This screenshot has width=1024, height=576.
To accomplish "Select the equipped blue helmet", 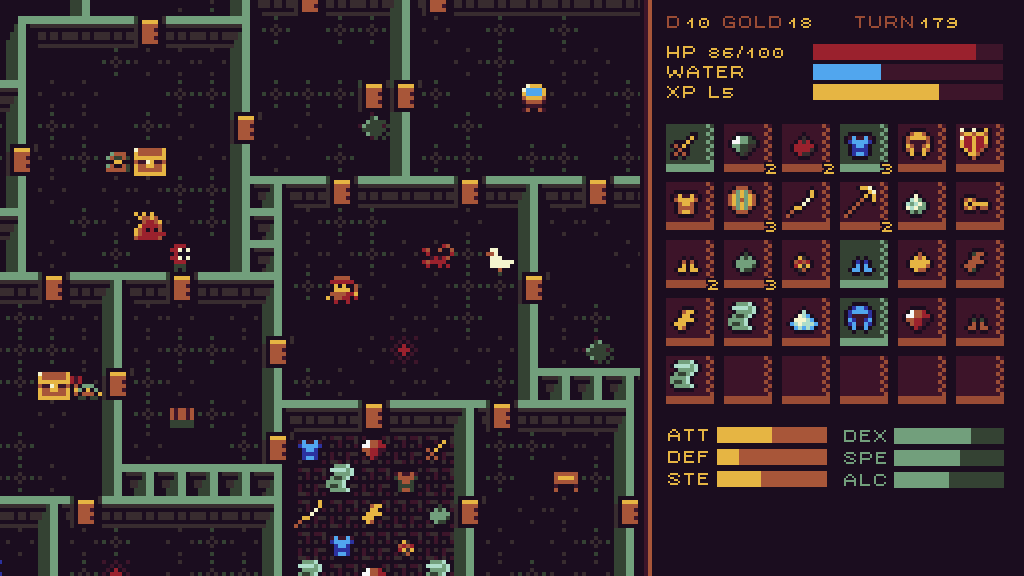I will point(862,322).
